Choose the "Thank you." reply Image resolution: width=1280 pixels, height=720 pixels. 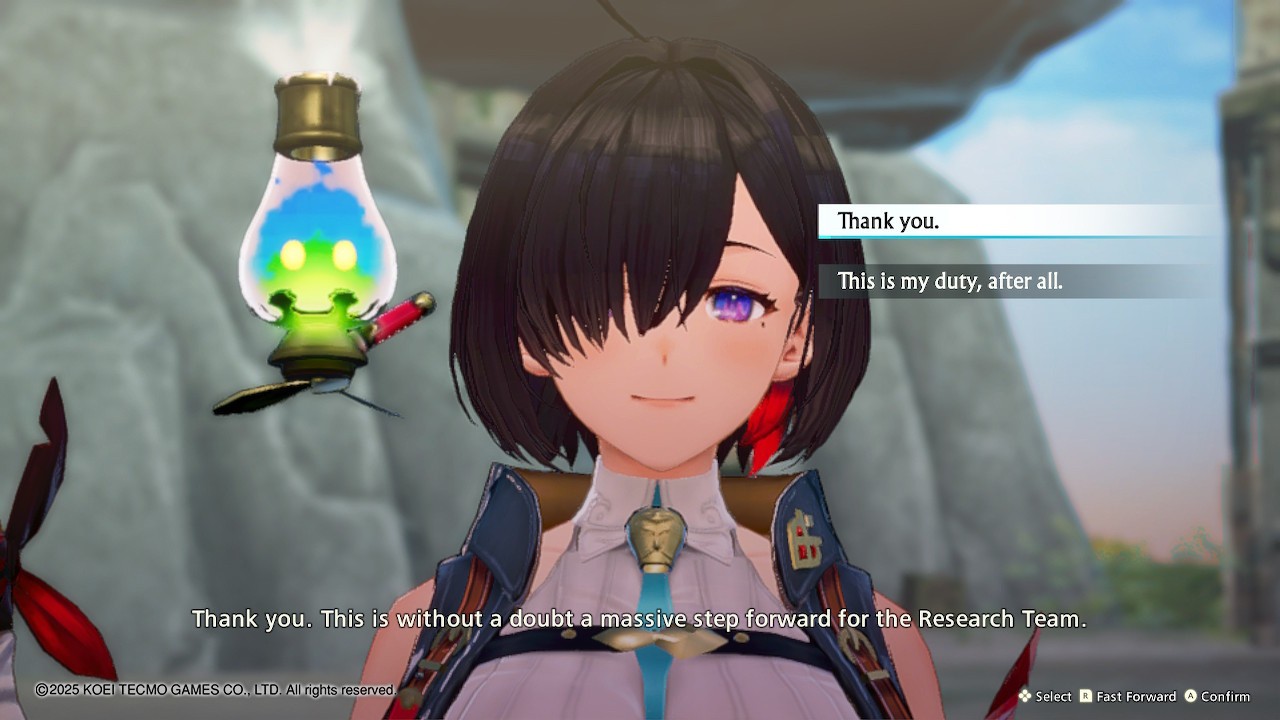click(888, 221)
